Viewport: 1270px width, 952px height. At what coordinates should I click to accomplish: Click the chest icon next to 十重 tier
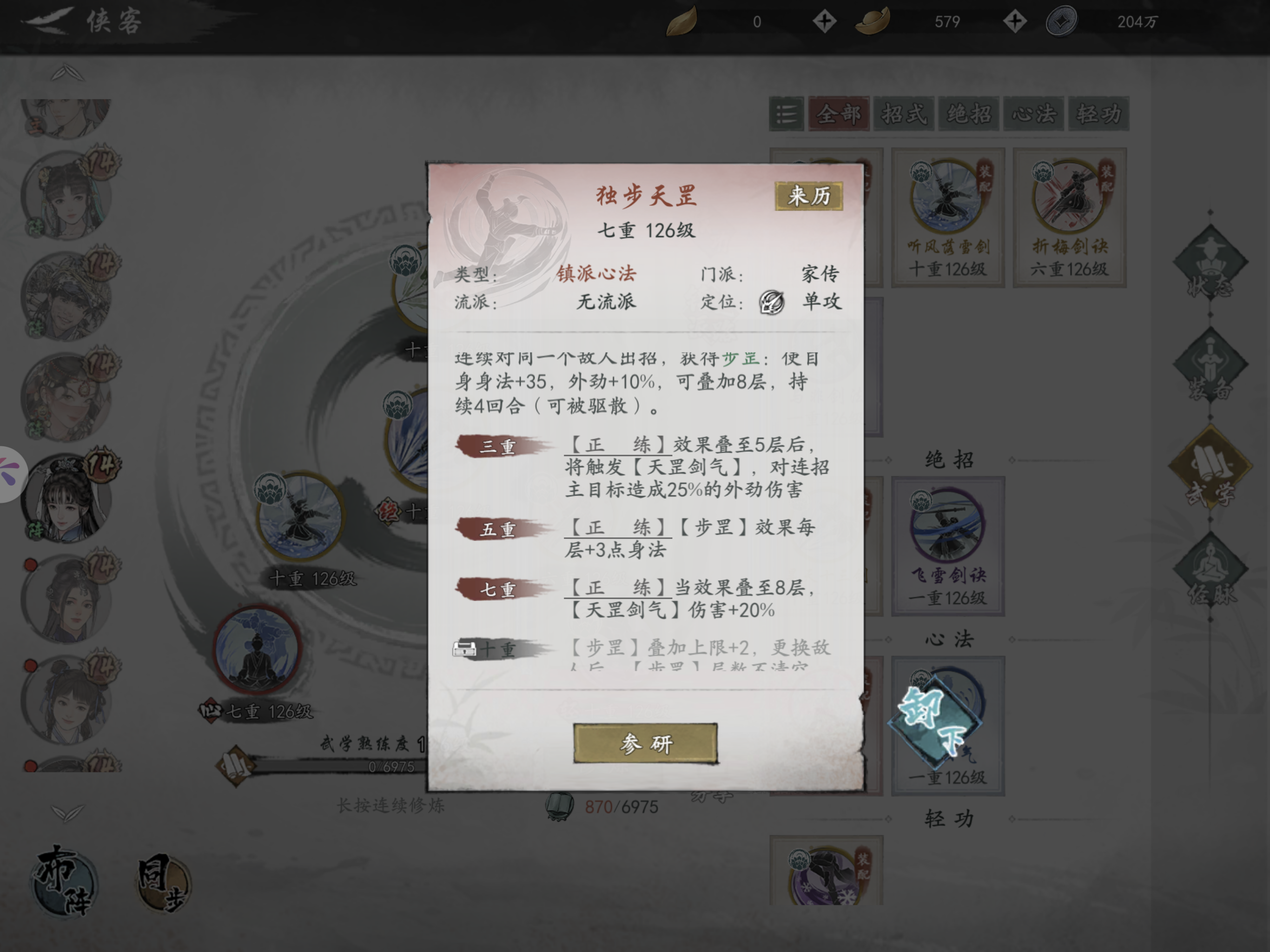(467, 648)
